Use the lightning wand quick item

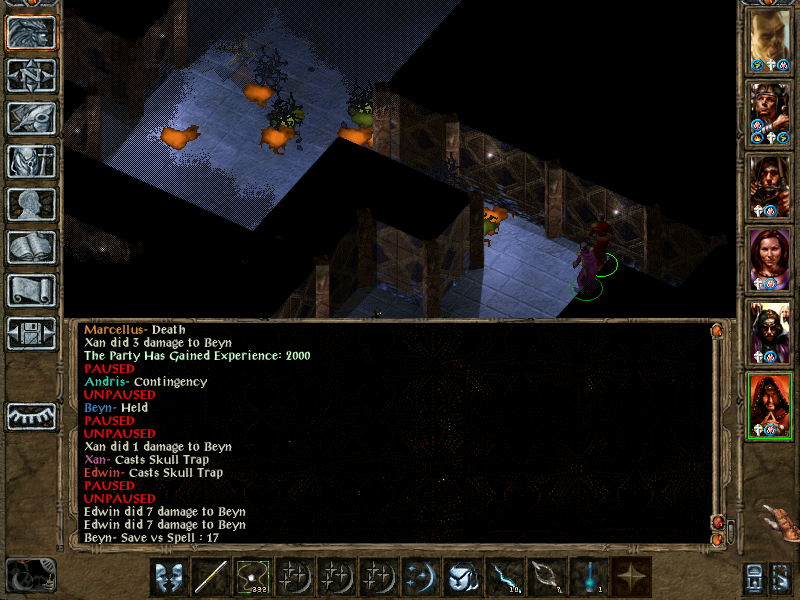click(x=505, y=577)
